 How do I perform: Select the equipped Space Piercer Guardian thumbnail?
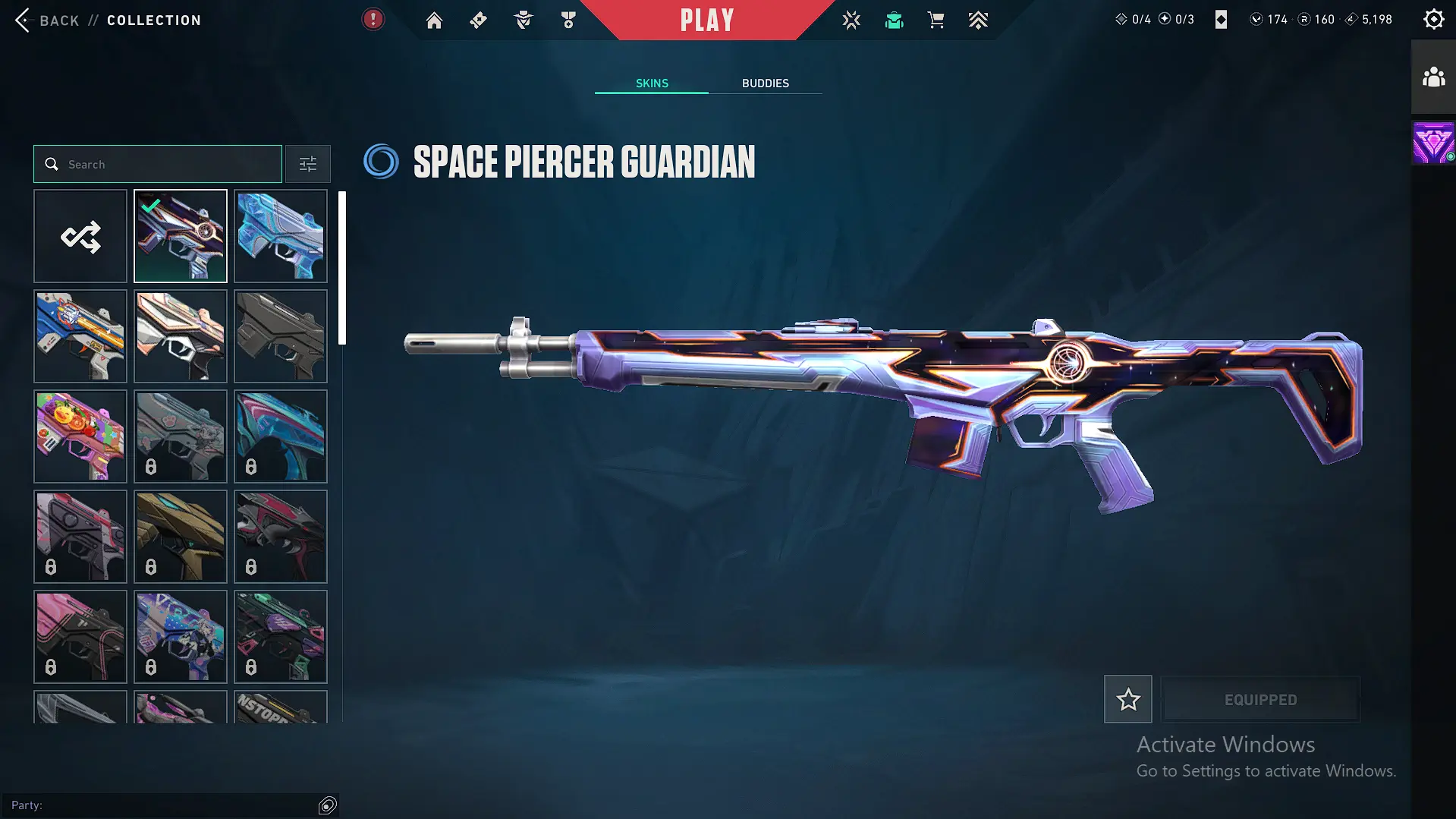181,236
